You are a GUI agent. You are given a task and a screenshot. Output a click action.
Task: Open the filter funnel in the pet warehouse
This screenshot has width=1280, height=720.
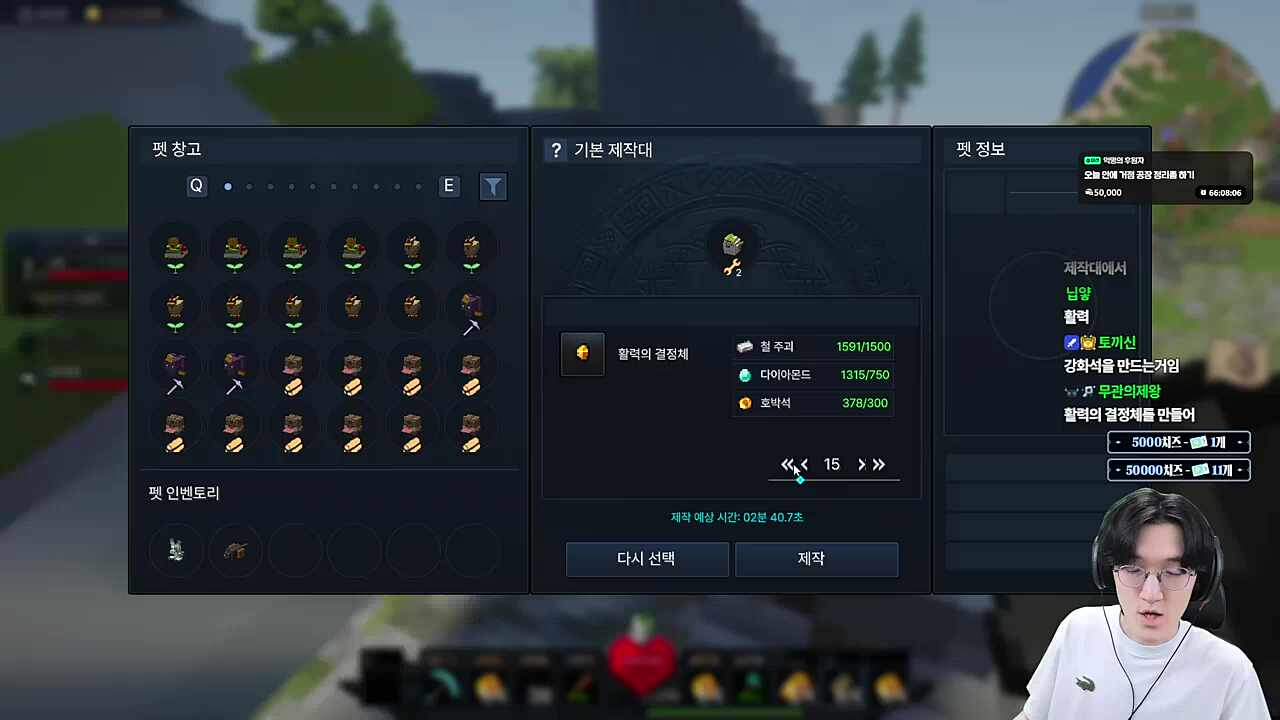pos(493,186)
